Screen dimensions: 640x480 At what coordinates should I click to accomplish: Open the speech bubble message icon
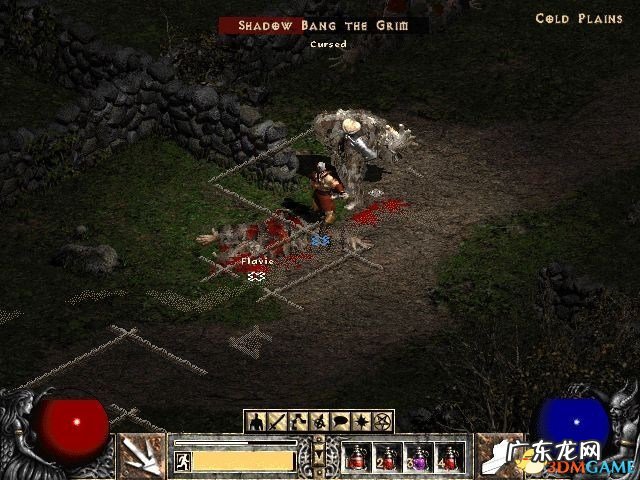(x=341, y=421)
